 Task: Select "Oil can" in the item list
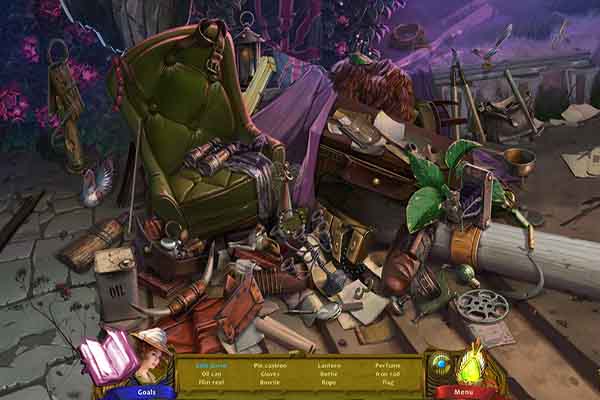tap(210, 373)
